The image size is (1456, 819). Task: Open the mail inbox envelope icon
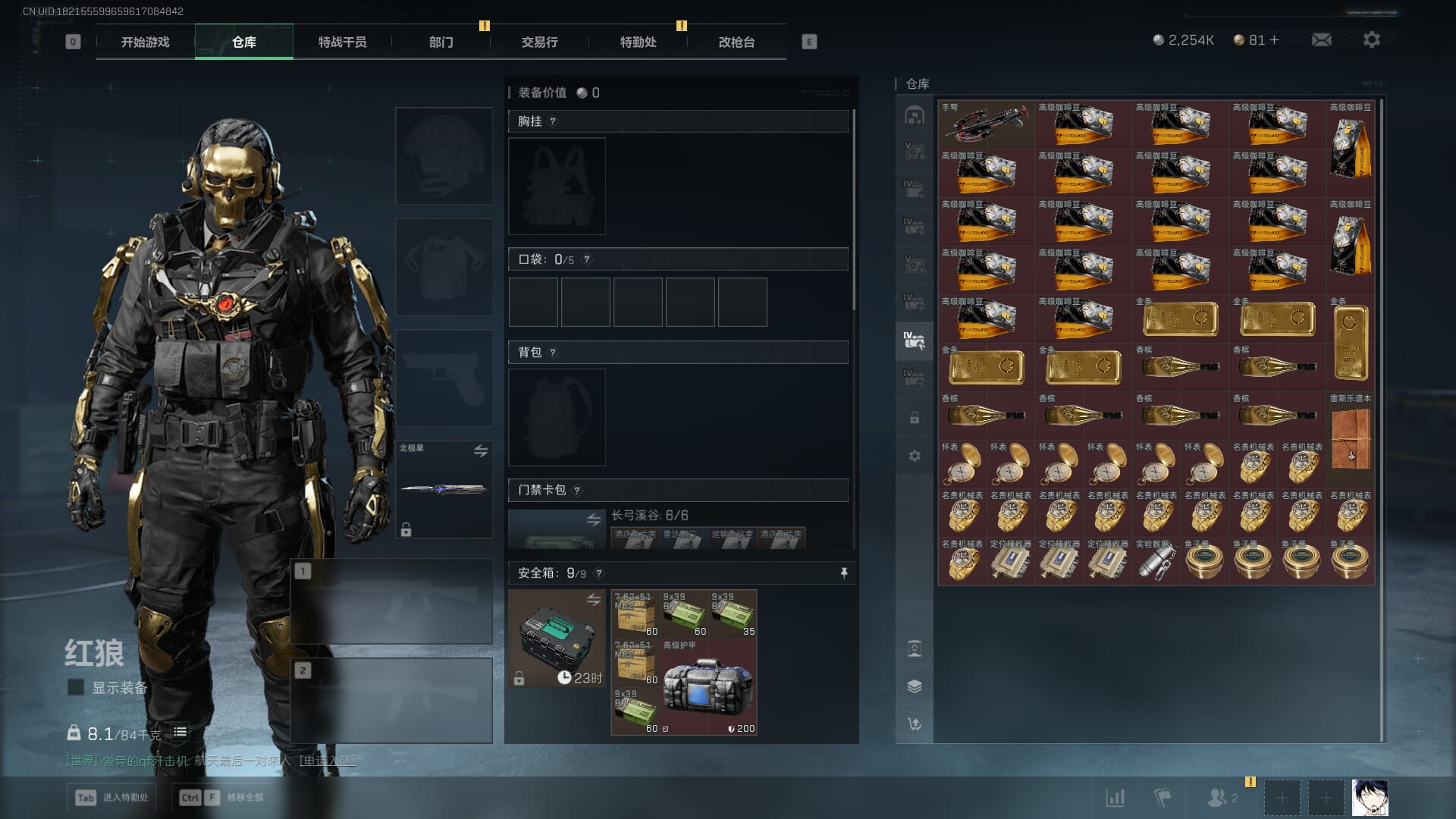pos(1322,40)
